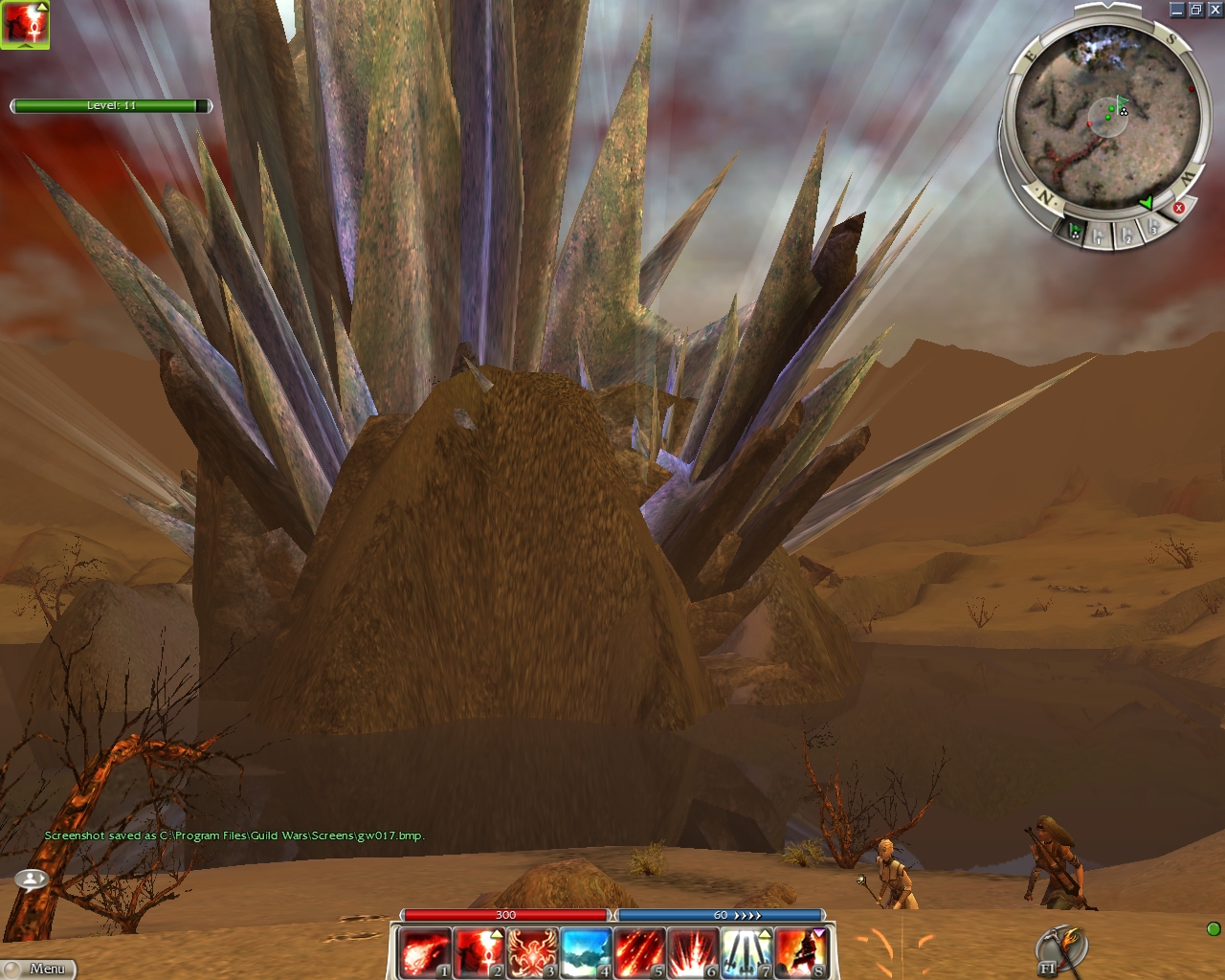Use the blue sky skill in slot 4
Screen dimensions: 1225x980
click(586, 953)
